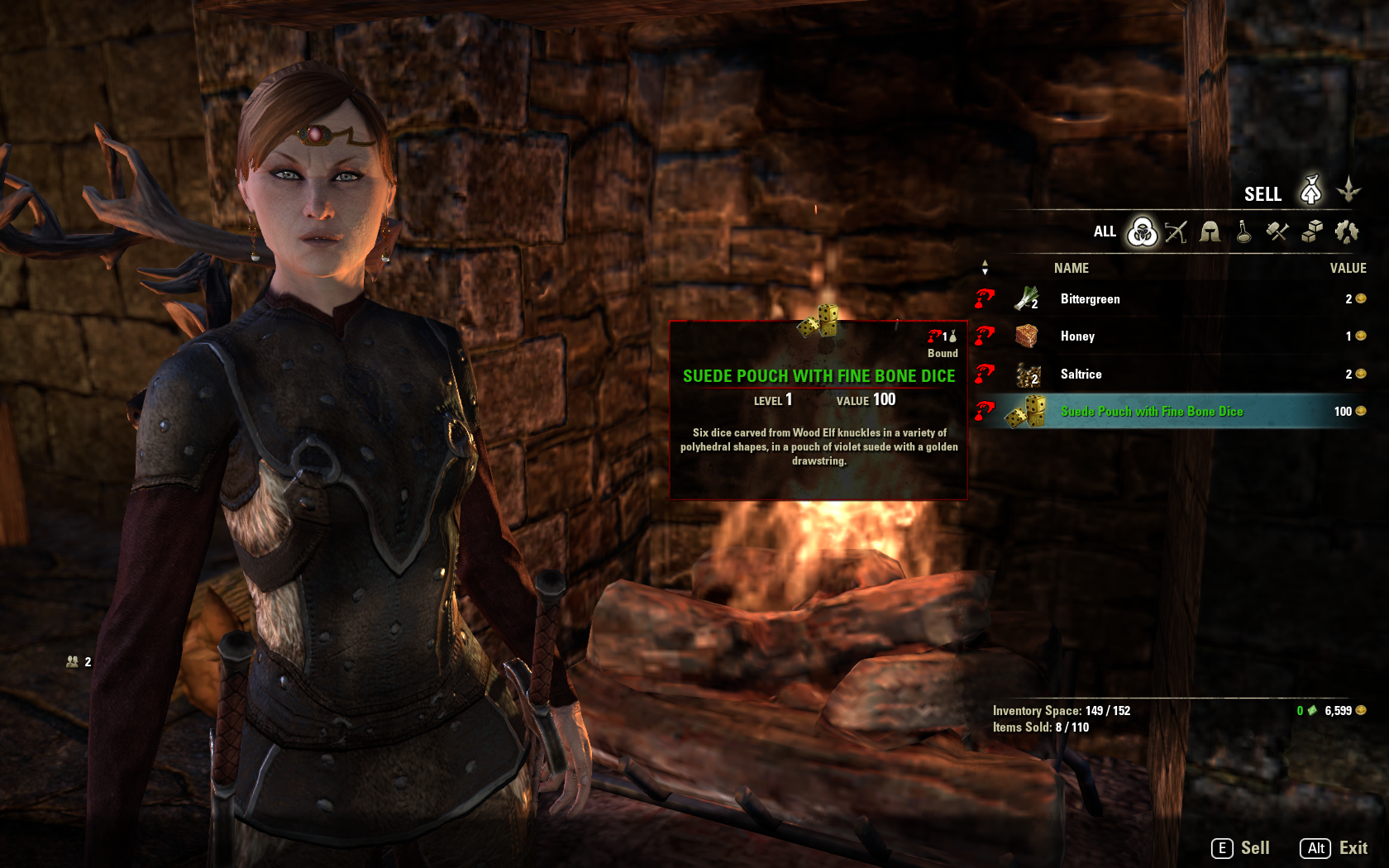Click the sort arrows beside the Name header
The width and height of the screenshot is (1389, 868).
(x=985, y=268)
